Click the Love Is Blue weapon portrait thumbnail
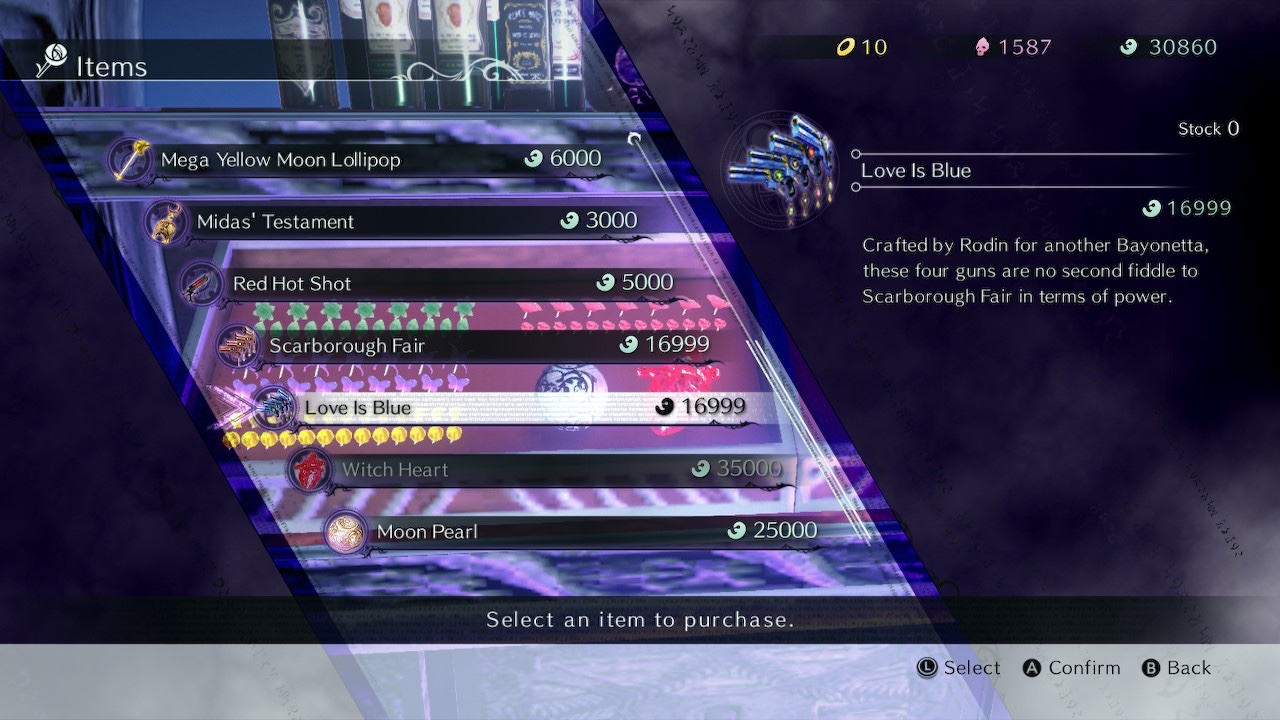Viewport: 1280px width, 720px height. [x=780, y=170]
